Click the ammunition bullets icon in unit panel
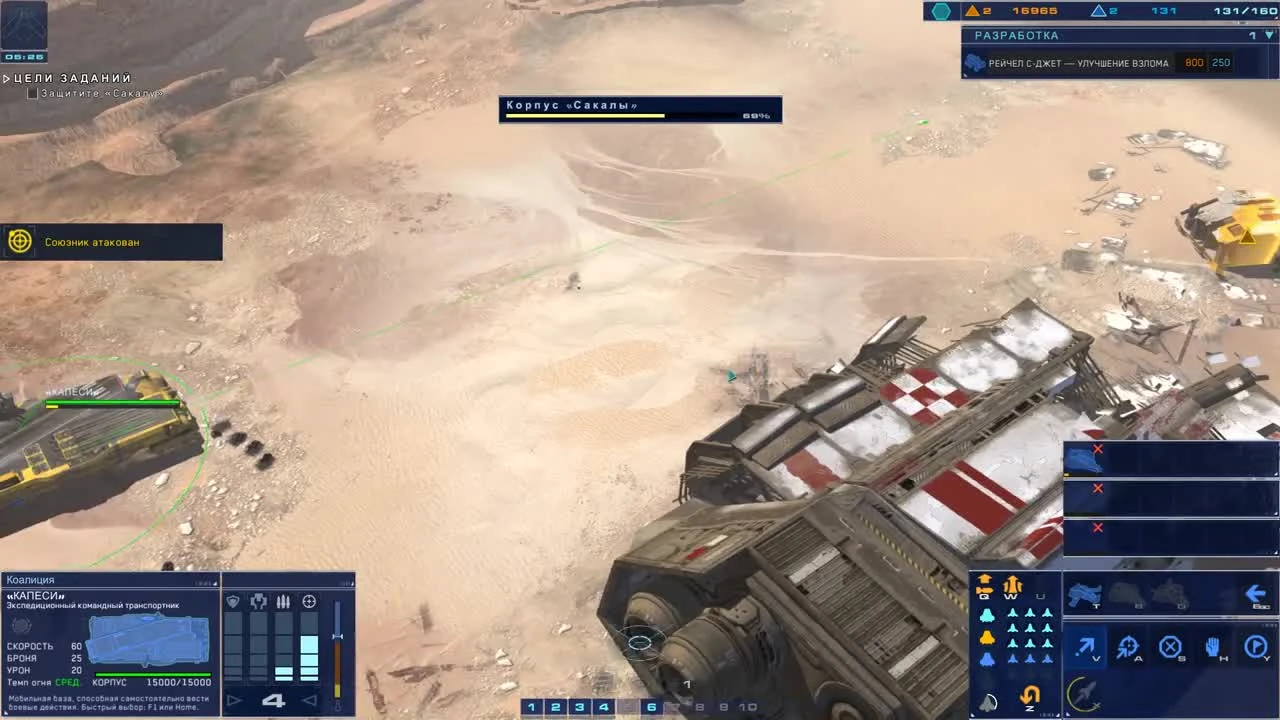 click(x=283, y=602)
